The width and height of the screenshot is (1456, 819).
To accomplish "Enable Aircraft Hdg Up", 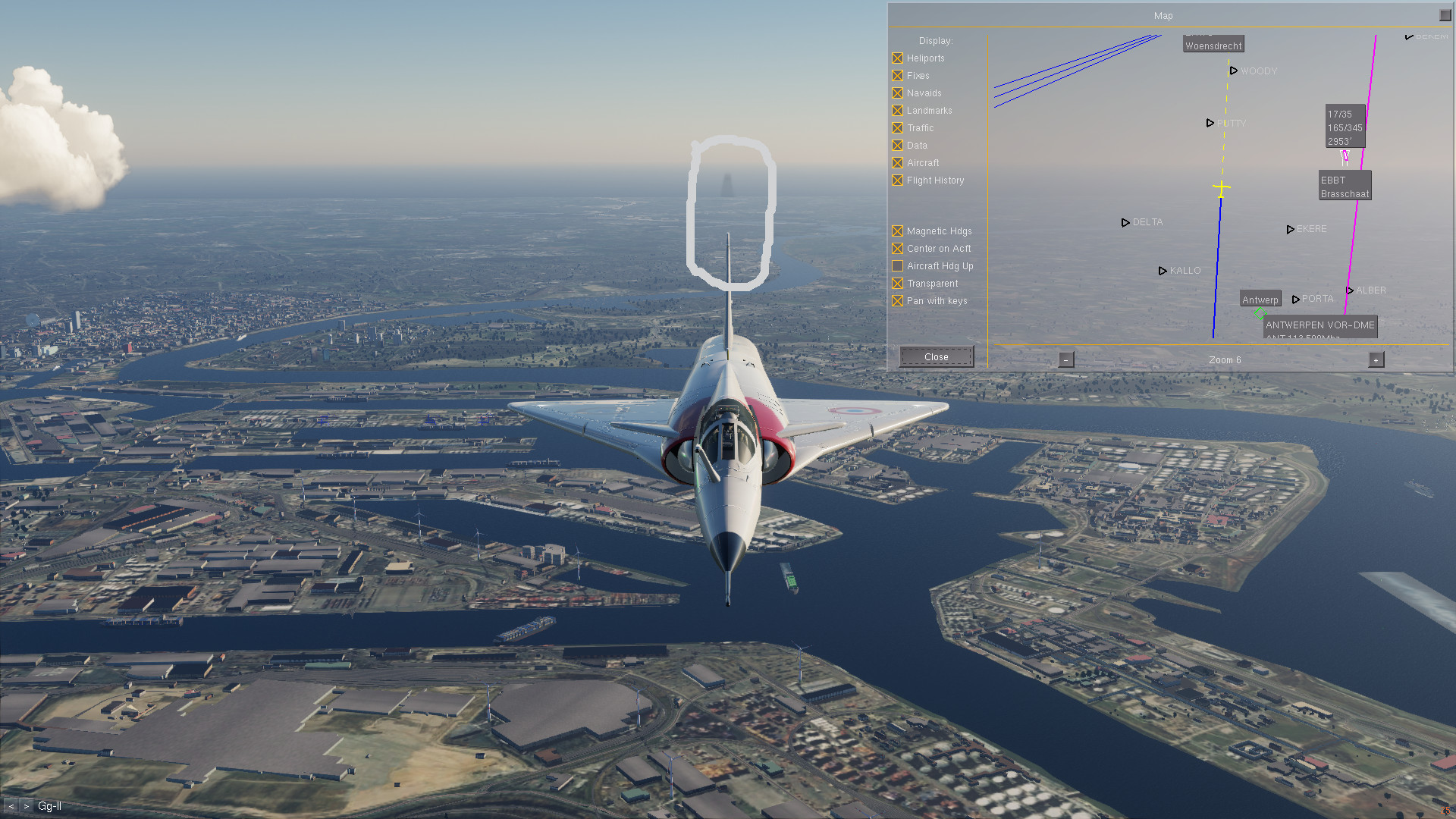I will [x=898, y=266].
